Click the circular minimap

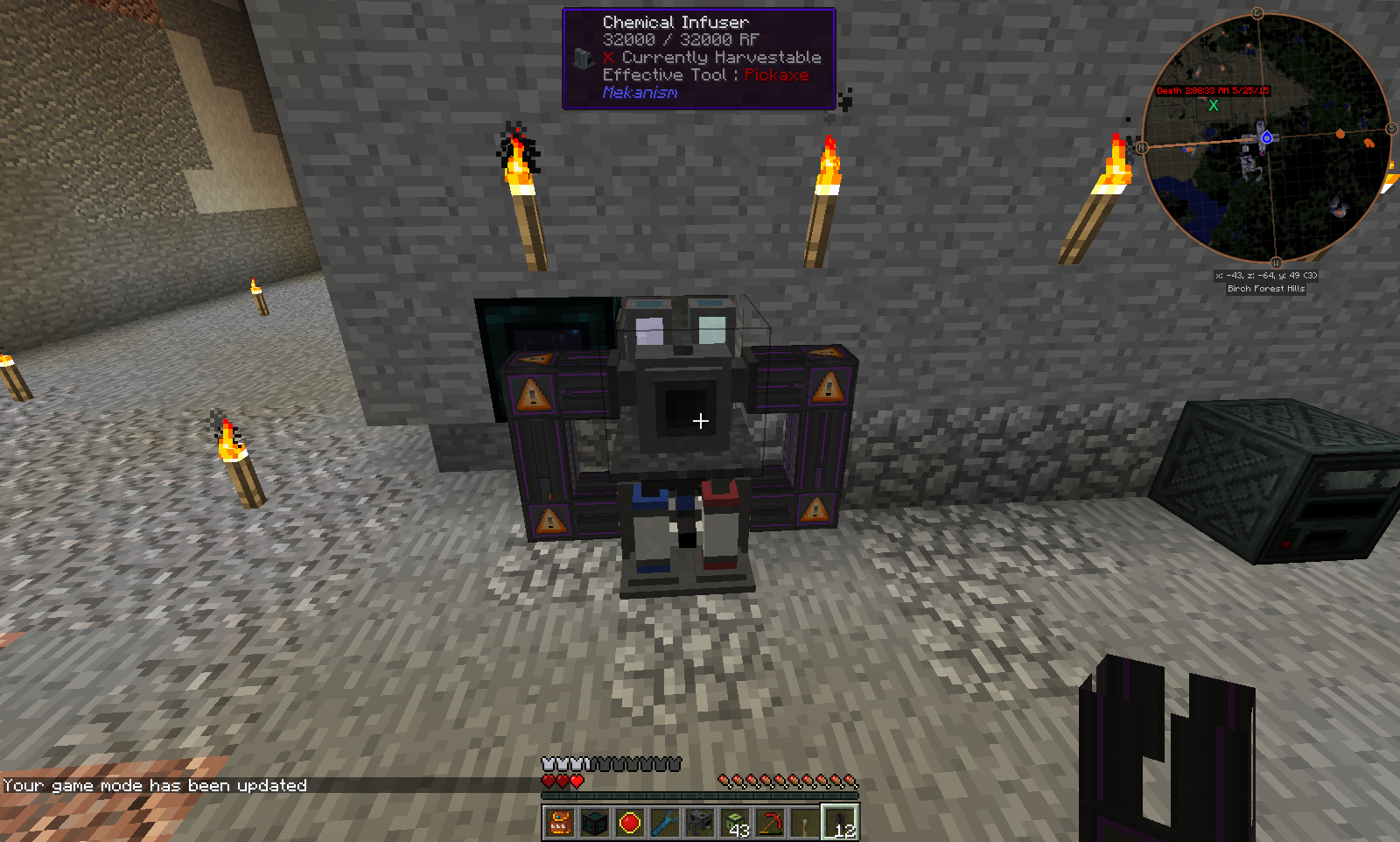[1266, 137]
